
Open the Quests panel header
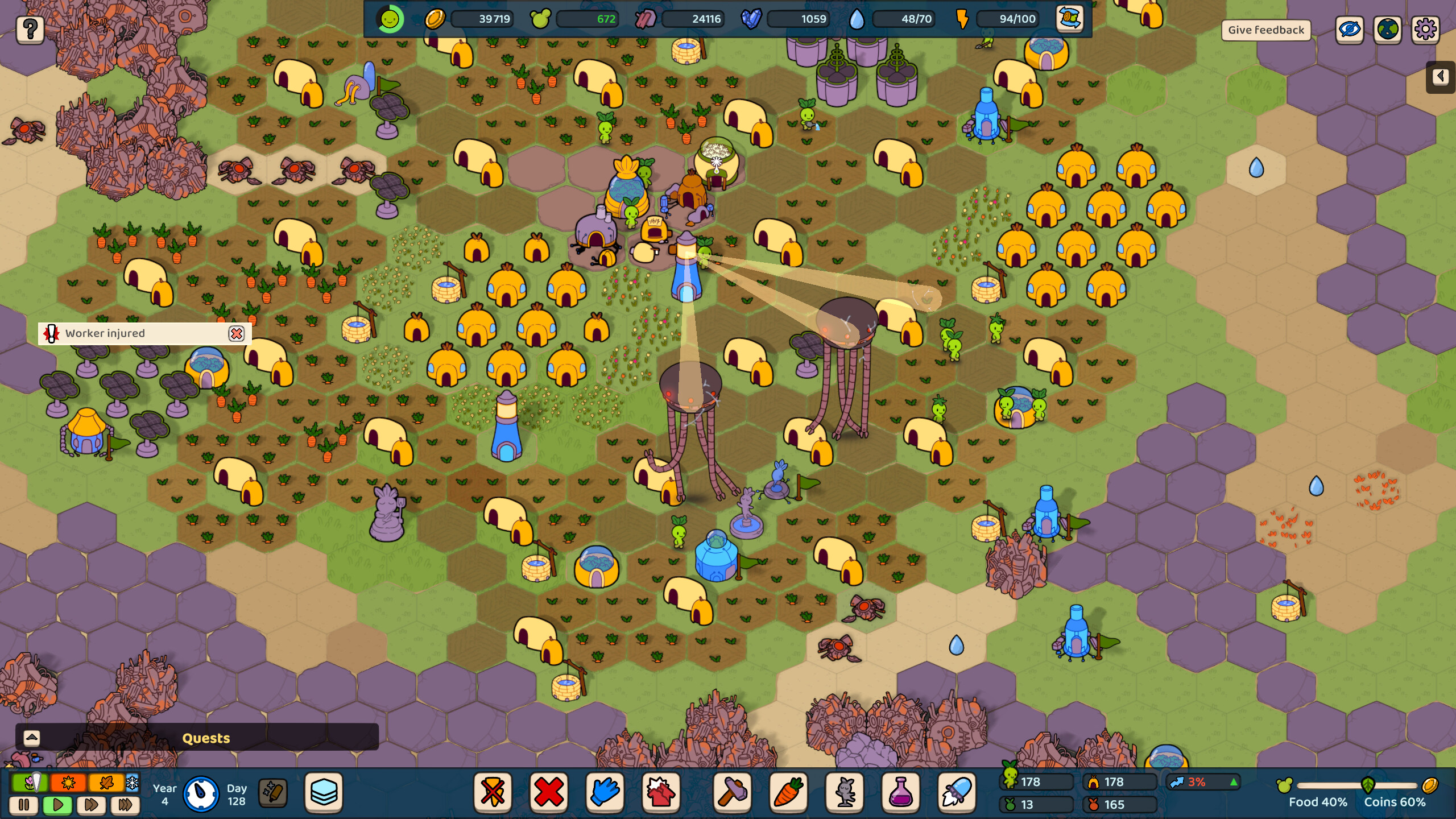pos(206,738)
